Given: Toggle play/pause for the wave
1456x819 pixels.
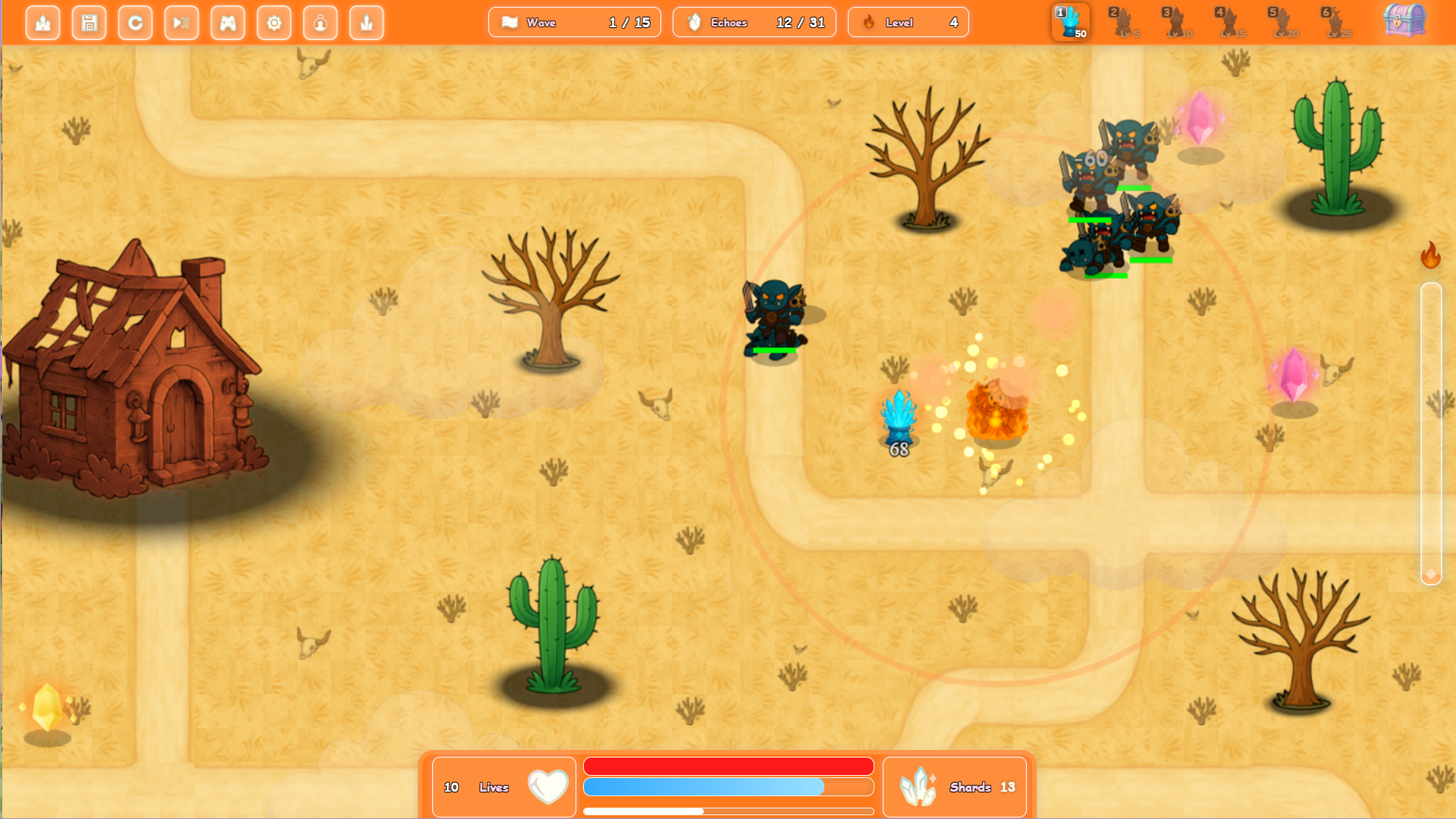Looking at the screenshot, I should tap(181, 22).
